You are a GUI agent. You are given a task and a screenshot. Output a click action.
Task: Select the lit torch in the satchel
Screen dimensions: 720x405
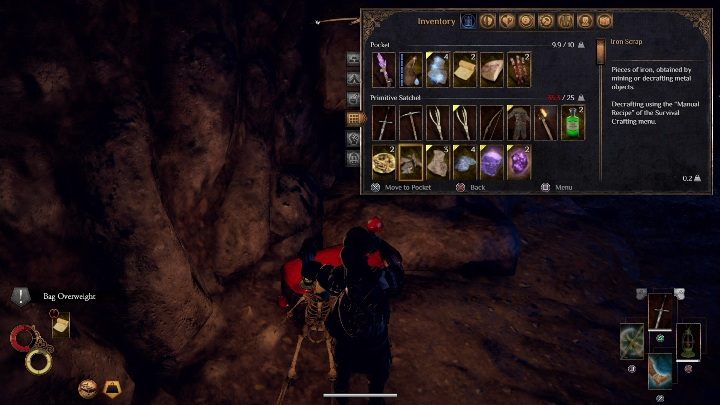(546, 123)
